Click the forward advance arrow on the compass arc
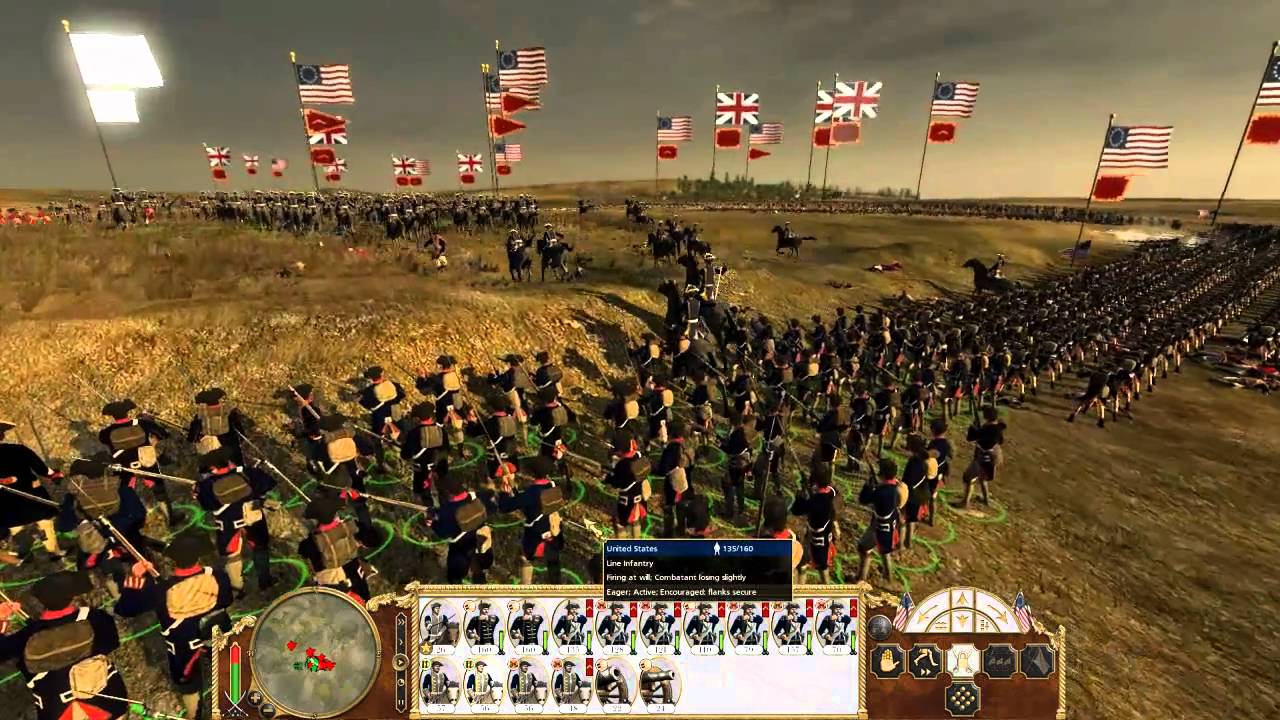This screenshot has width=1280, height=720. 962,598
